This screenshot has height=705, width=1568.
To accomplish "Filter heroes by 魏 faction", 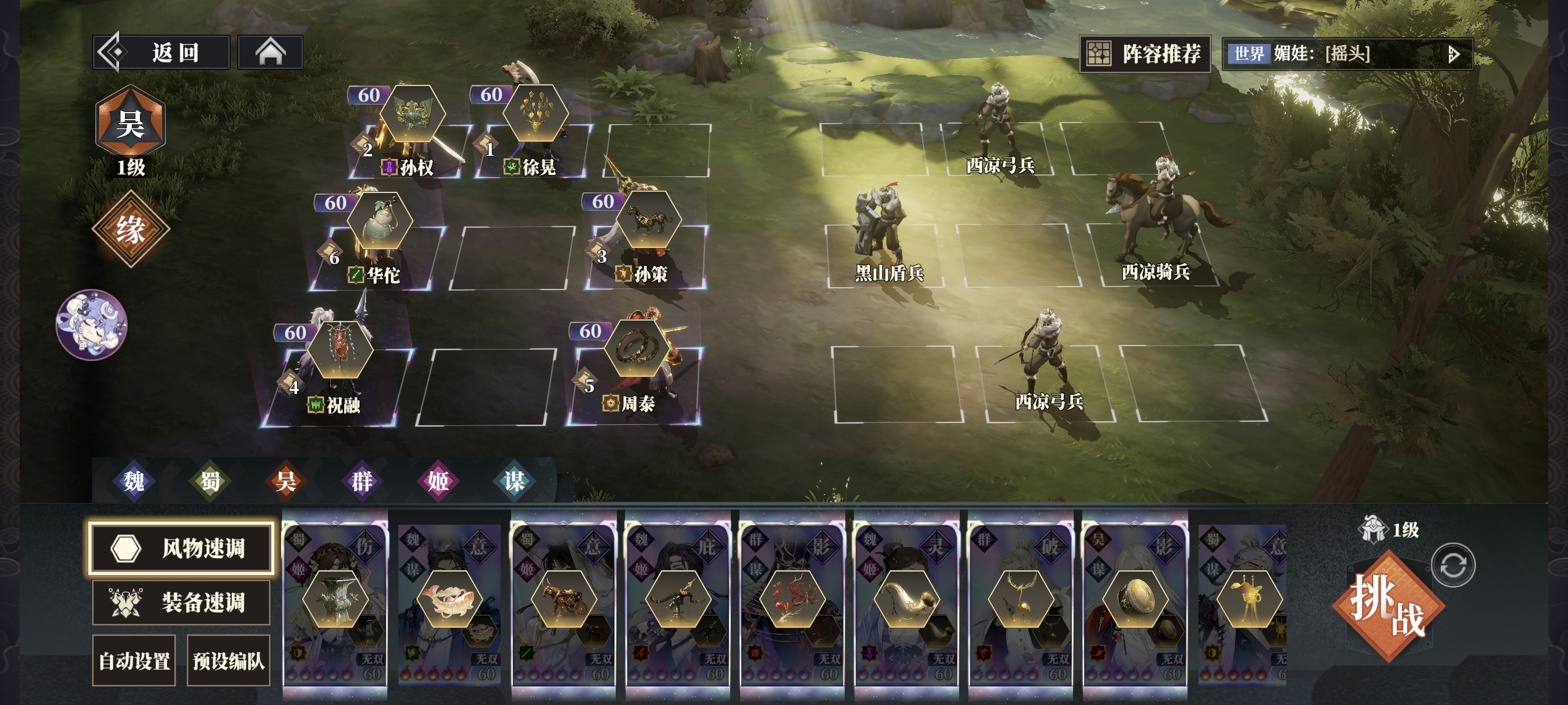I will (134, 481).
